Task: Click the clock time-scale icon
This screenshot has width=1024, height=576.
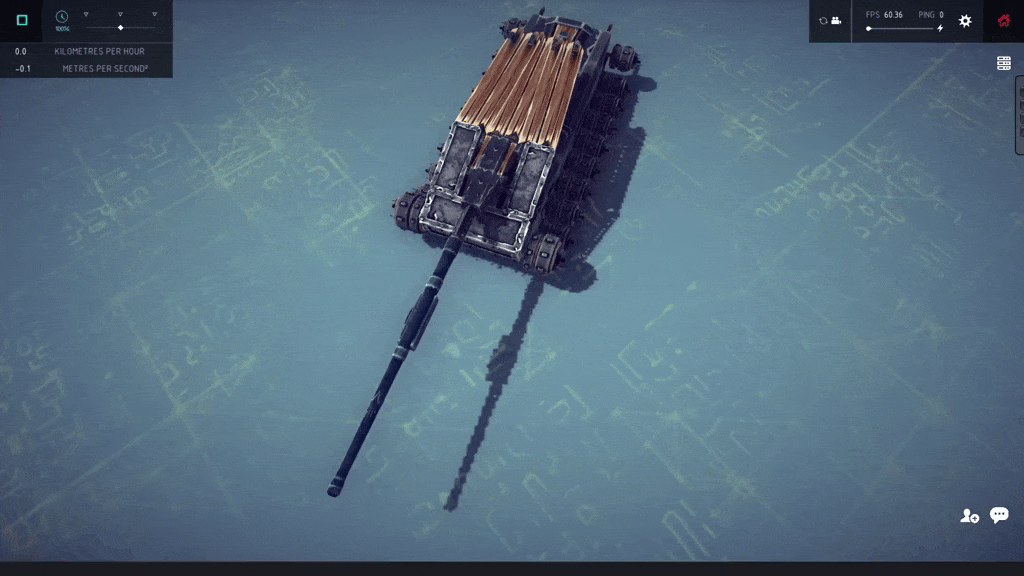Action: pyautogui.click(x=62, y=17)
